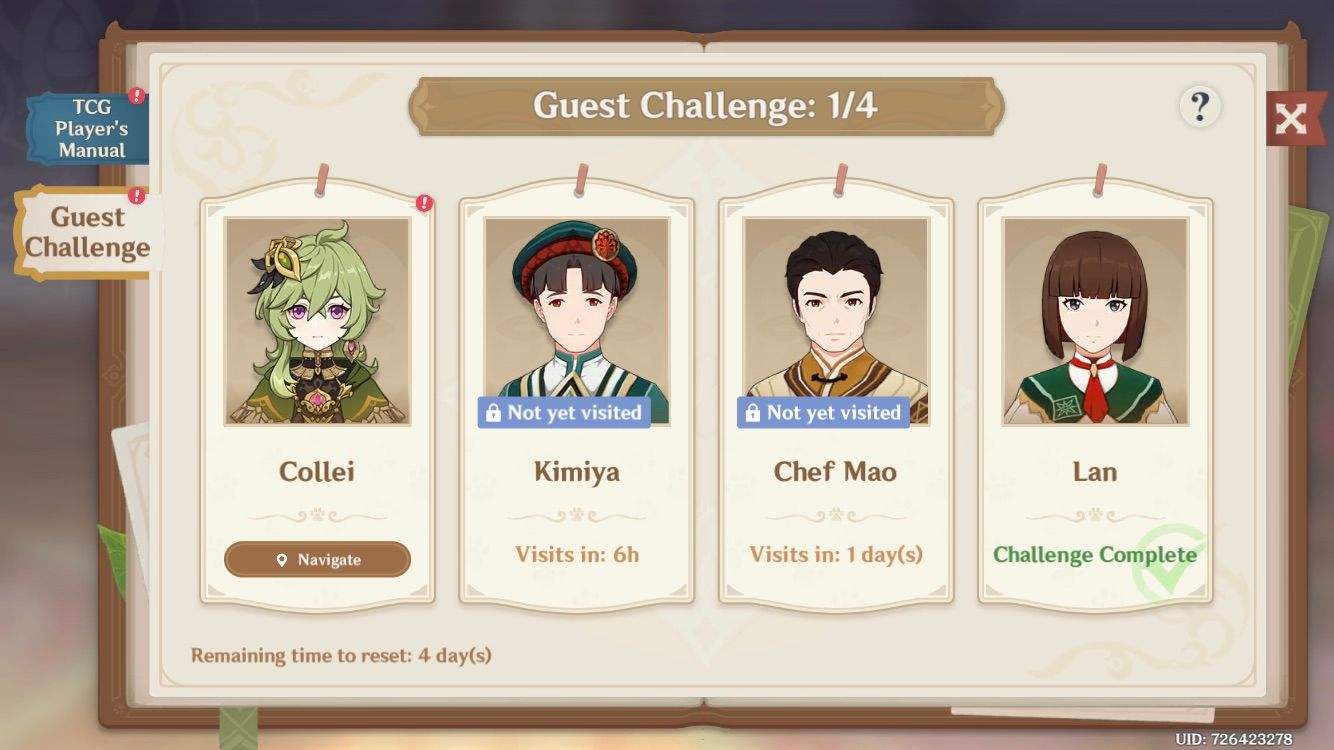Click the lock icon on Kimiya's card
Viewport: 1334px width, 750px height.
(494, 412)
